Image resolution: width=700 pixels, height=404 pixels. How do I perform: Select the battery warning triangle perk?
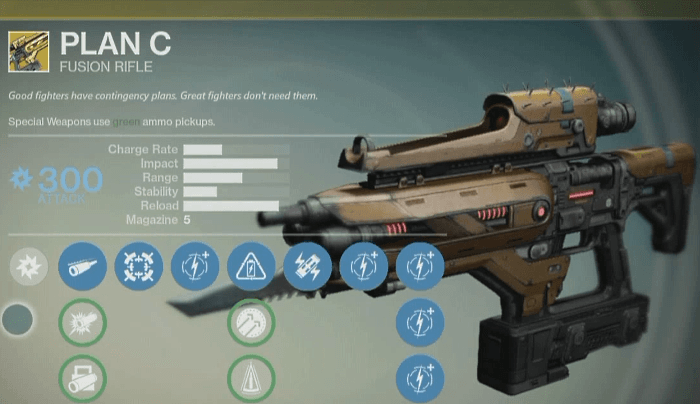[251, 267]
